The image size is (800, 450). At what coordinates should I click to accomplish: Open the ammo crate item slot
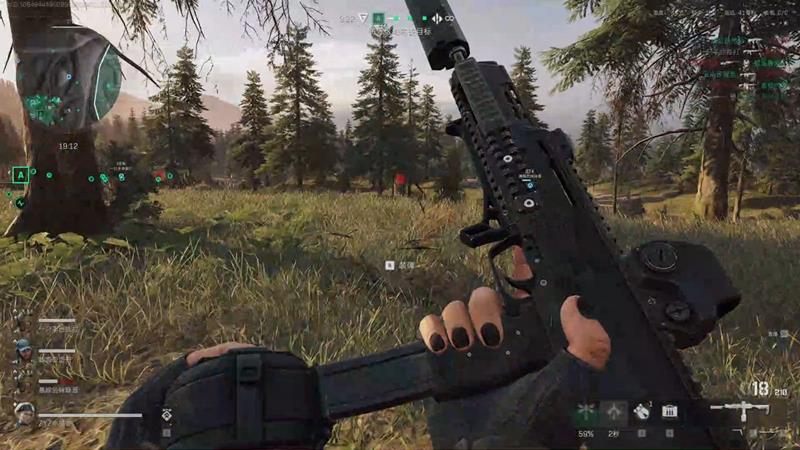(669, 411)
